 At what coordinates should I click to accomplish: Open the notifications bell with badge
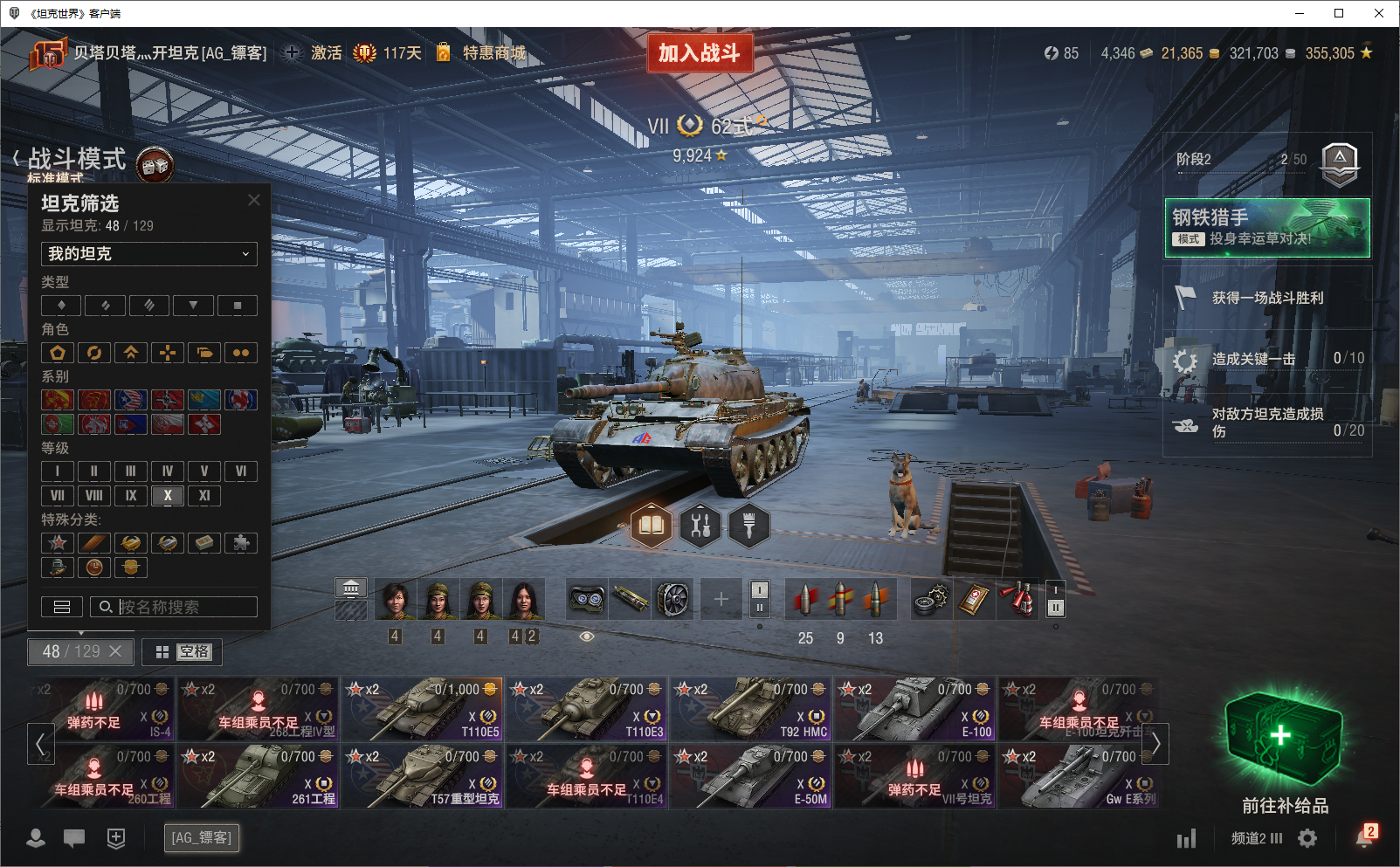(1364, 837)
